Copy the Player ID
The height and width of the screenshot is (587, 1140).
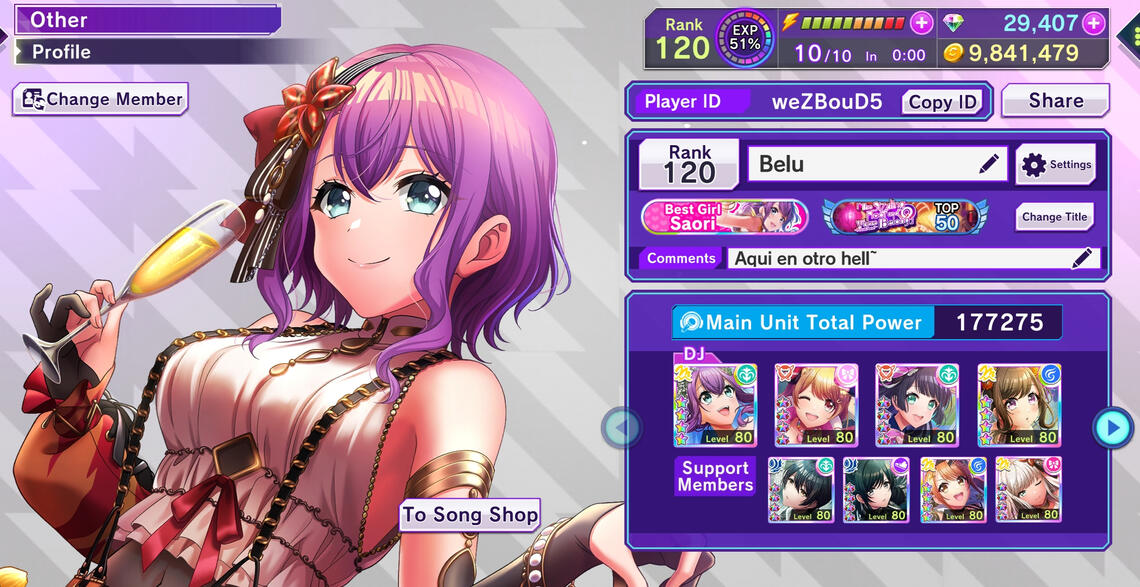coord(941,102)
